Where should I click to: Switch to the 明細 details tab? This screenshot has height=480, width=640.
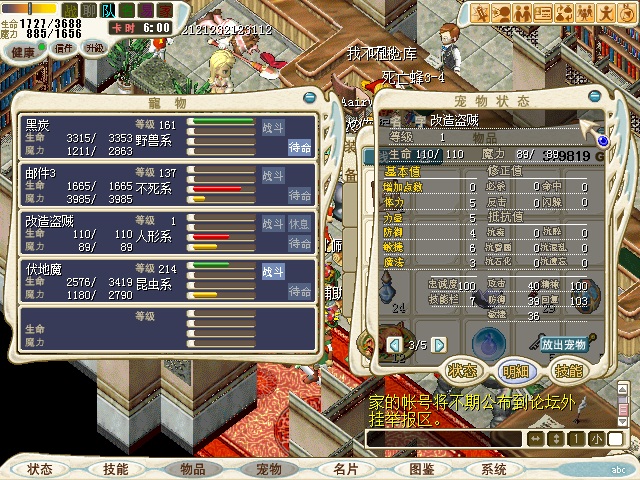pyautogui.click(x=516, y=370)
